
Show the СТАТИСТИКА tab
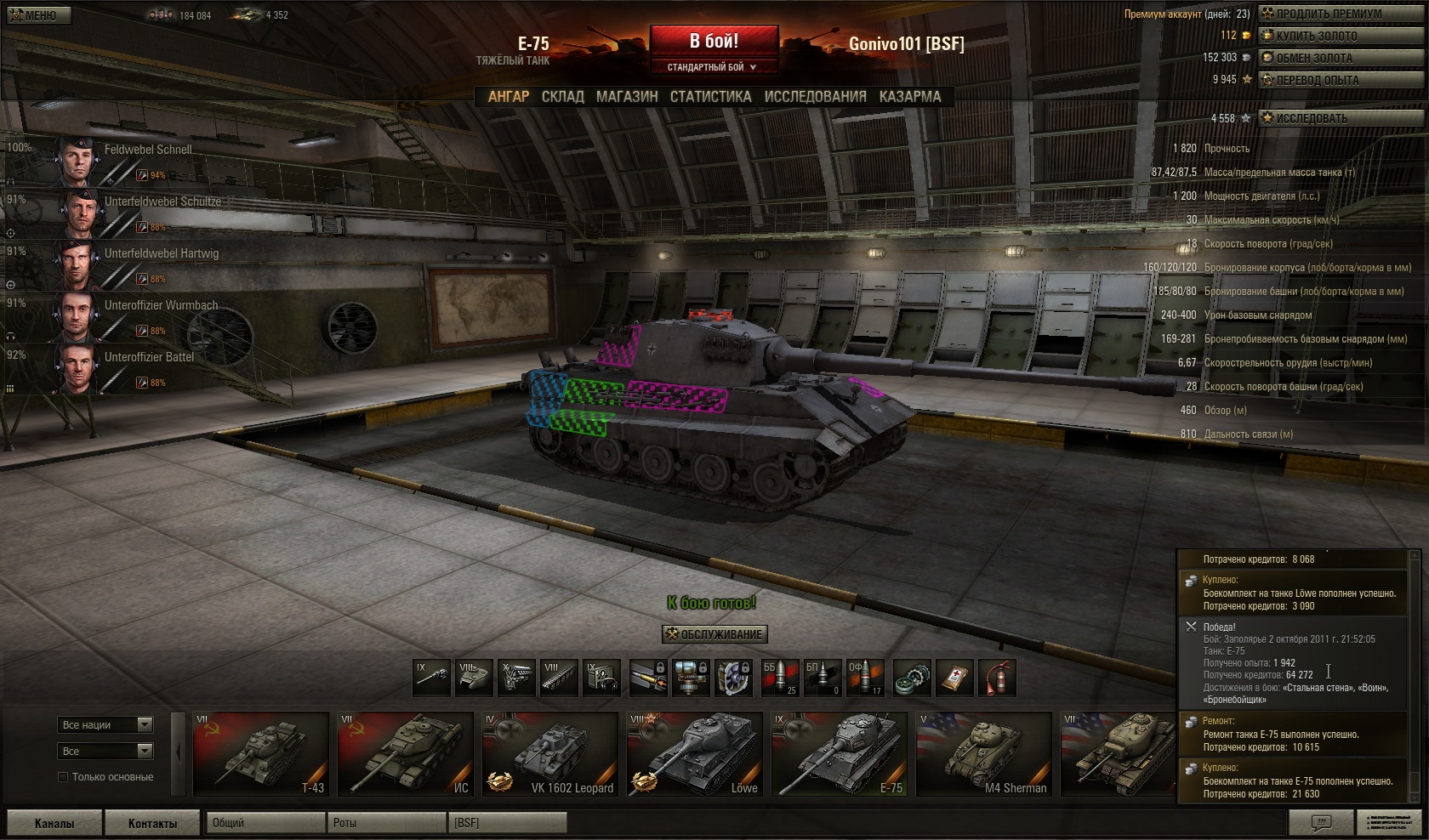coord(710,97)
